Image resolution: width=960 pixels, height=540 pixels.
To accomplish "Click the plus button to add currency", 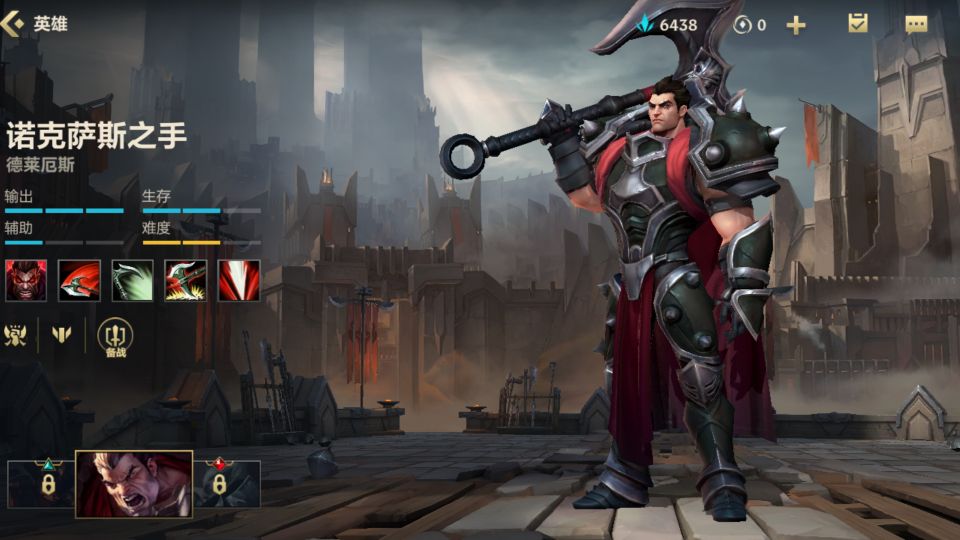I will tap(796, 25).
